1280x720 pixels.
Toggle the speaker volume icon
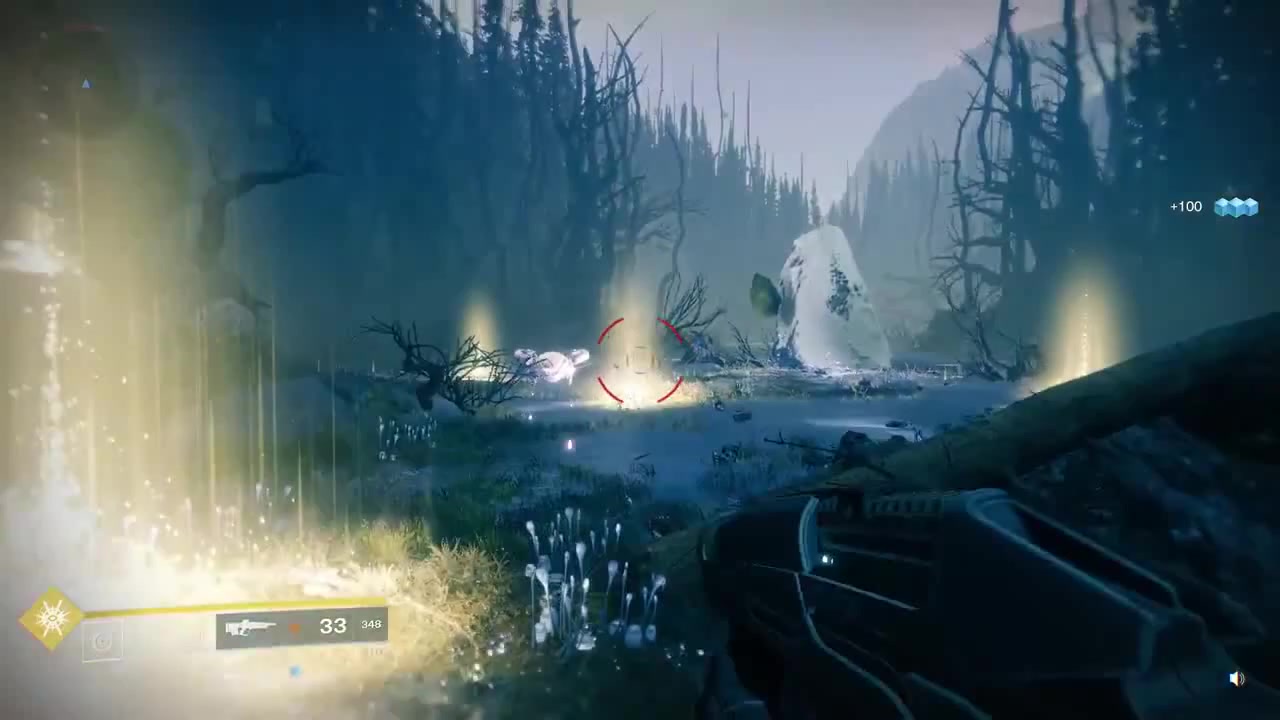pos(1237,679)
